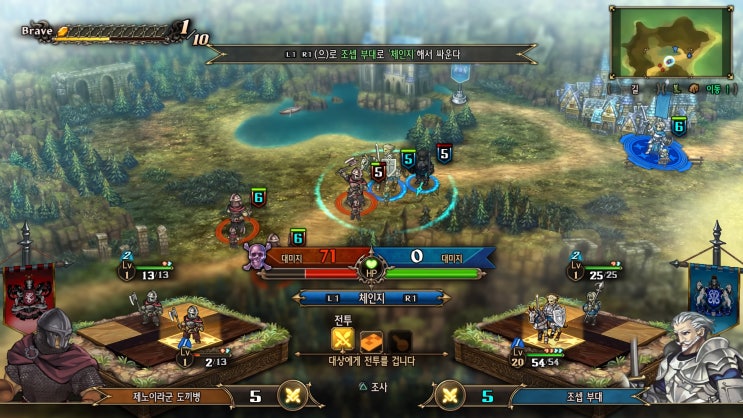Viewport: 743px width, 418px height.
Task: Choose the 조사 (Investigate) option
Action: pos(372,386)
